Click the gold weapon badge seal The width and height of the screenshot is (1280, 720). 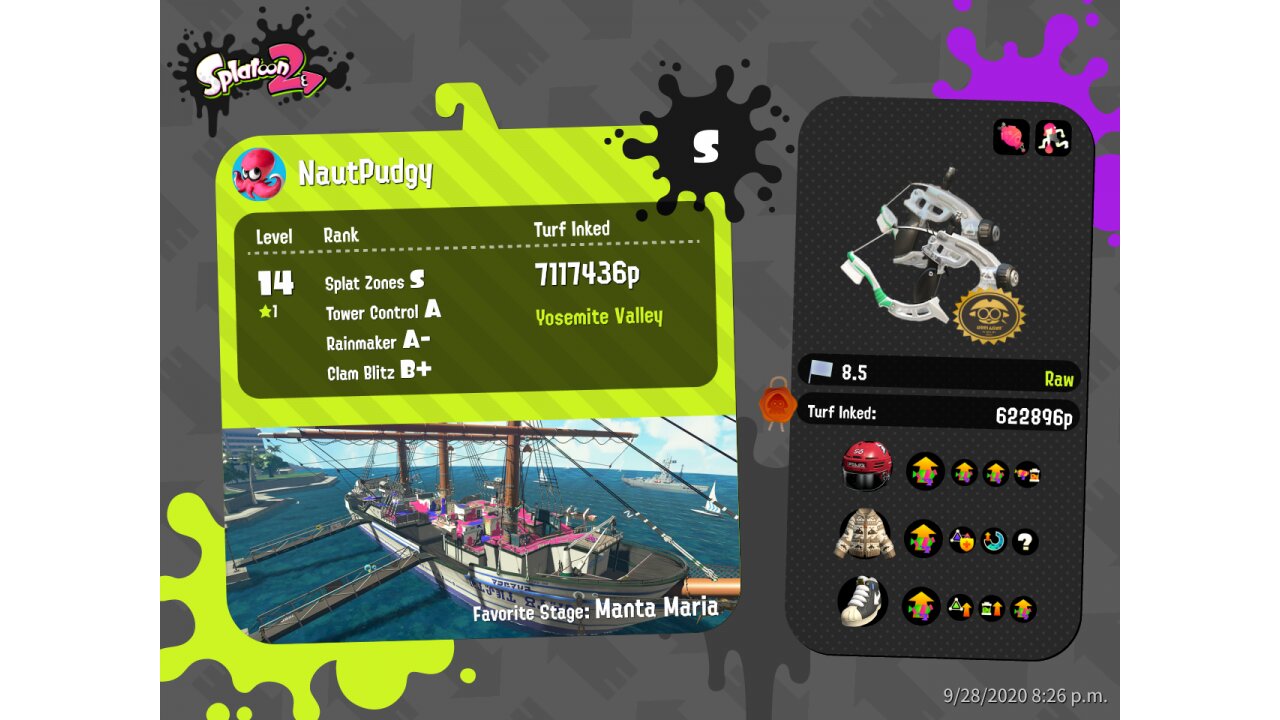[x=988, y=314]
